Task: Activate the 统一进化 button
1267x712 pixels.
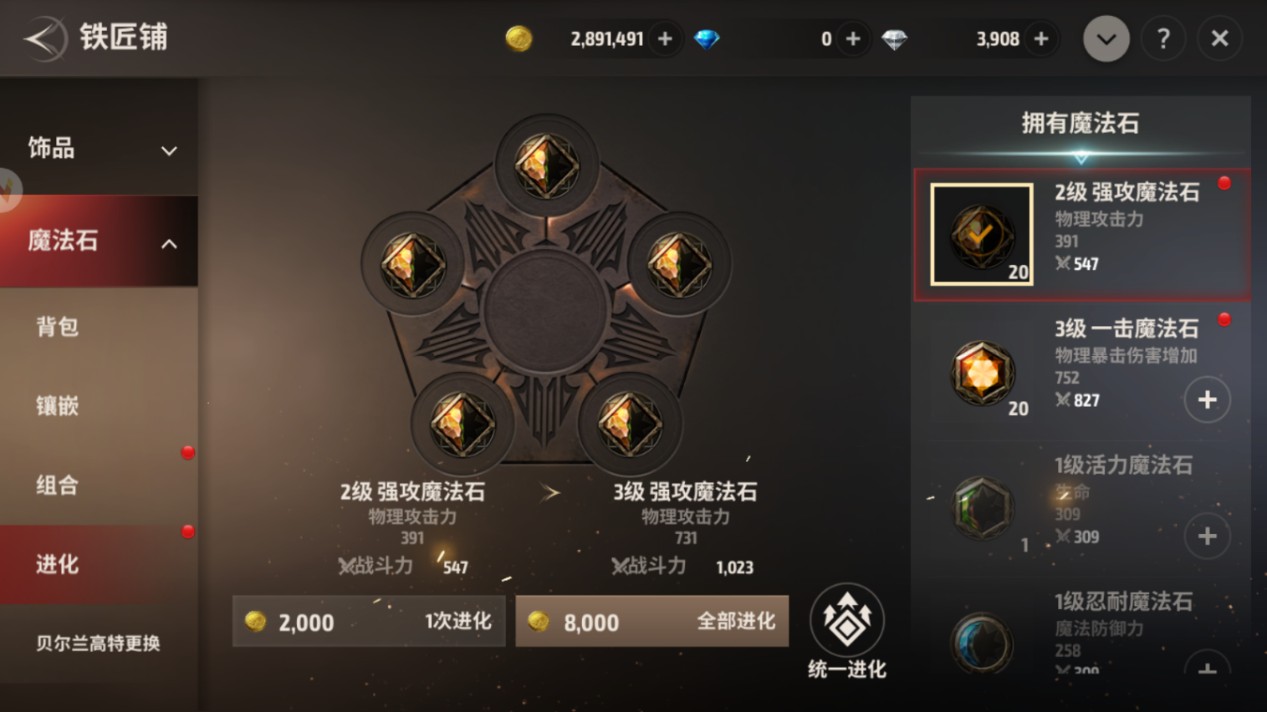Action: [x=847, y=632]
